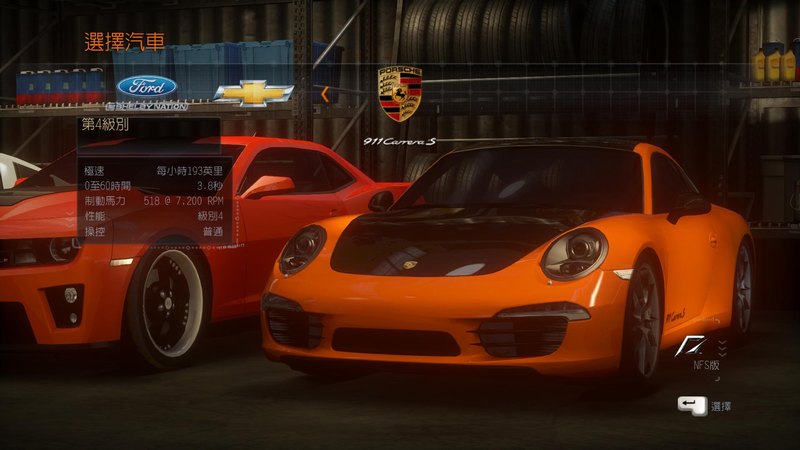Select the Ford brand logo

(x=146, y=86)
